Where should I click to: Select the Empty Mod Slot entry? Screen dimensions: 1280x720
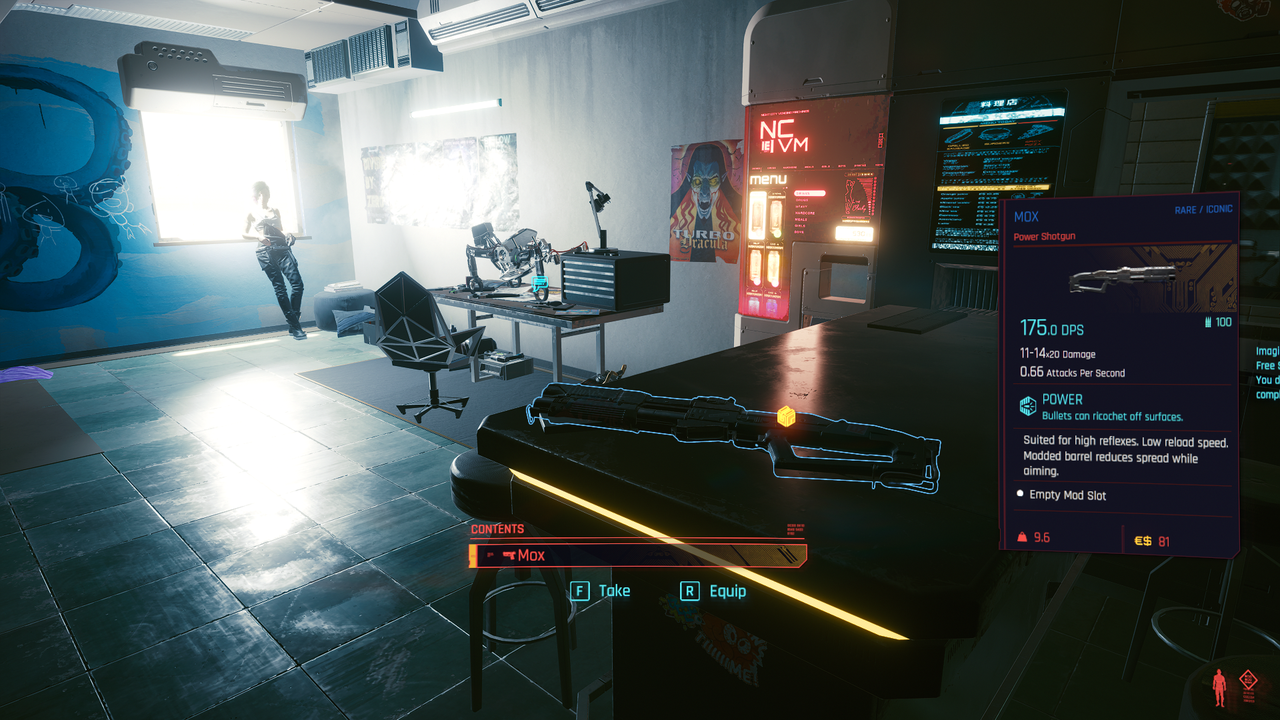click(x=1068, y=495)
